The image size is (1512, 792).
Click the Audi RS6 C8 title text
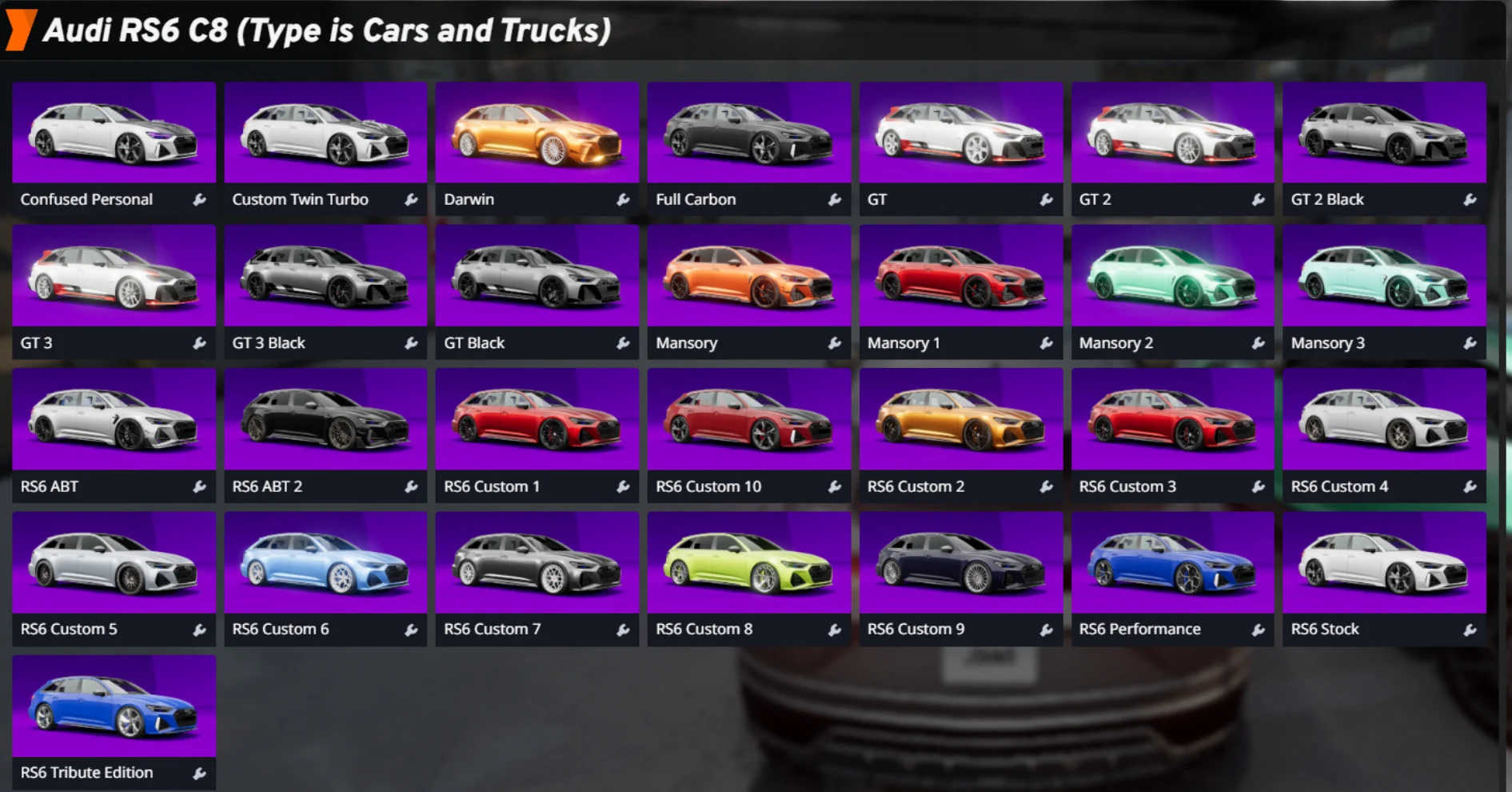pos(328,30)
